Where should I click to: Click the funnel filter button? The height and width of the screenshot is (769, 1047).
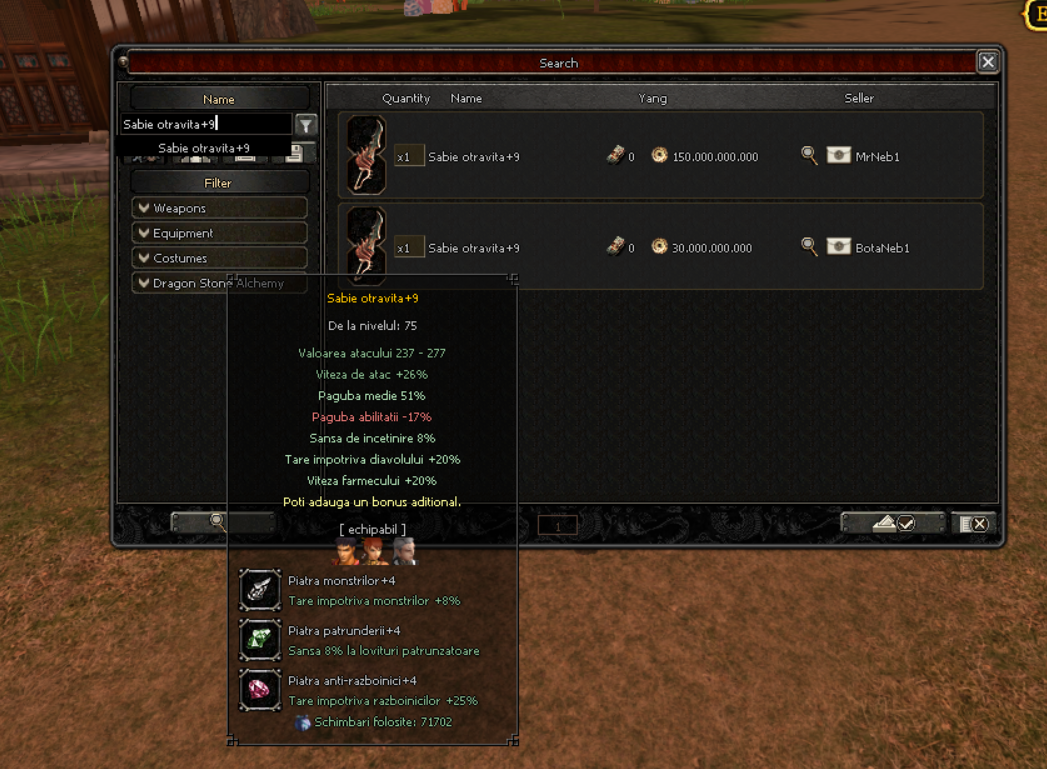tap(306, 124)
